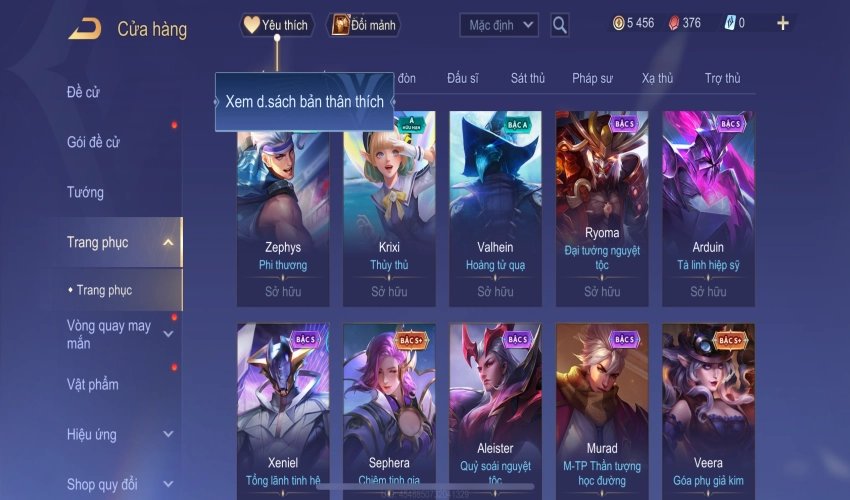This screenshot has width=850, height=500.
Task: Add currency with the plus button
Action: pos(783,23)
